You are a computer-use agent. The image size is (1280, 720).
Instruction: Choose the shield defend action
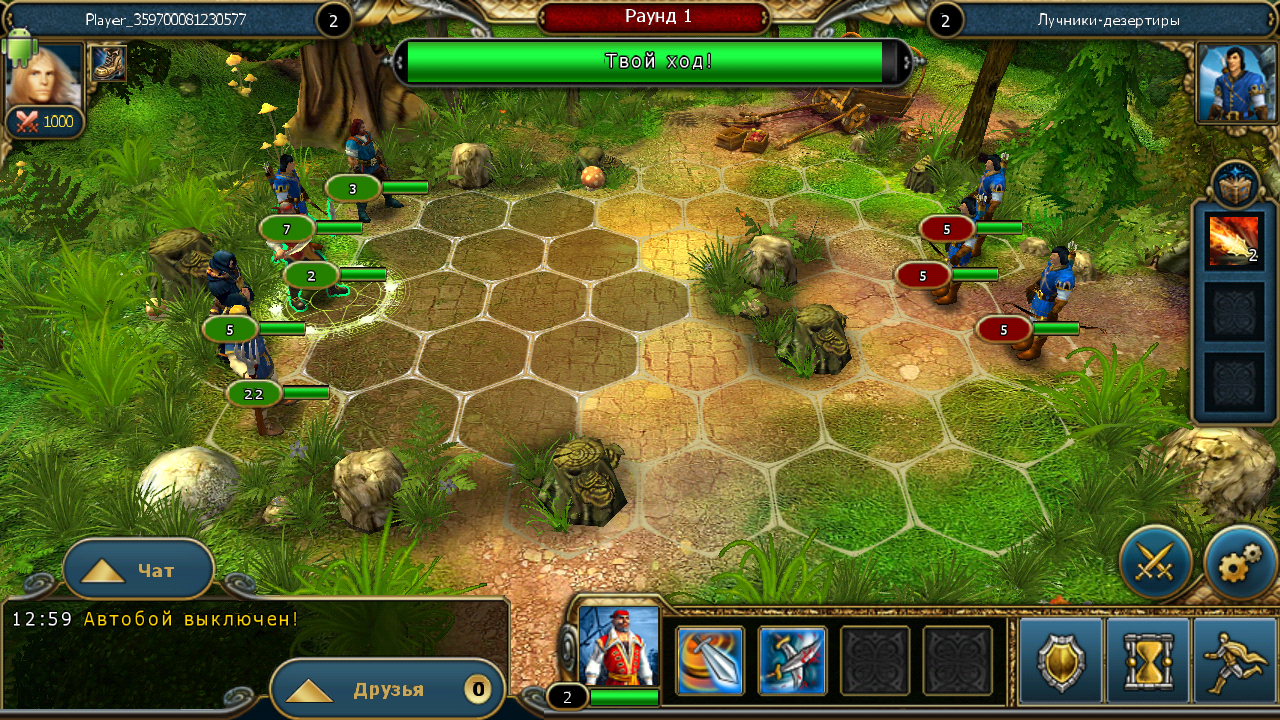pyautogui.click(x=1061, y=661)
